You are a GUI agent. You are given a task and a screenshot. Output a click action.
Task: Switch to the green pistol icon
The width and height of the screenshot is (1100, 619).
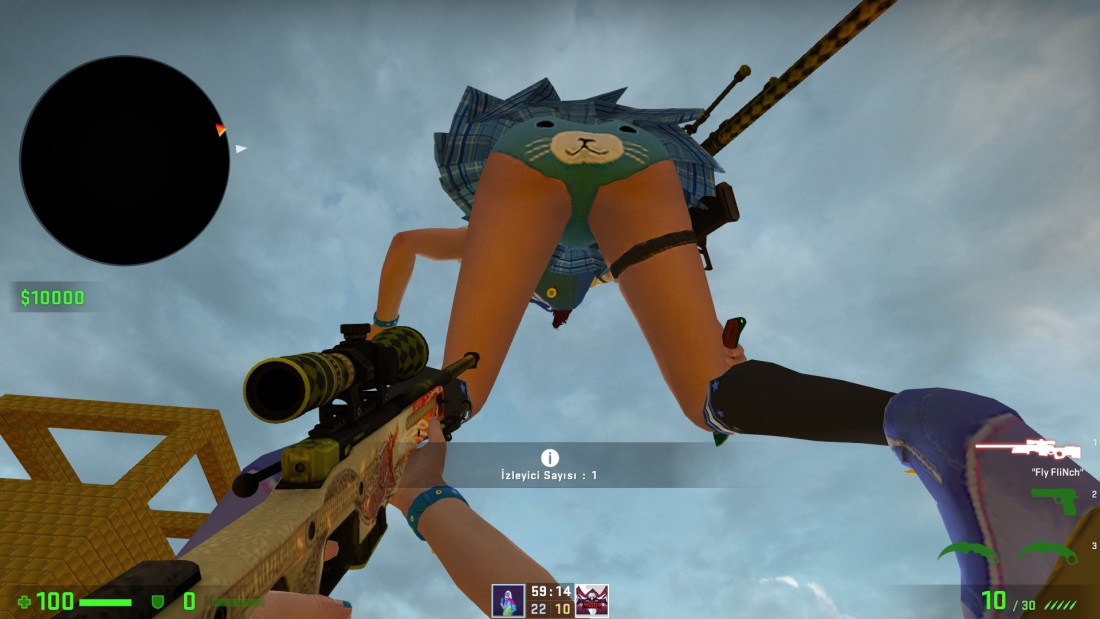1054,499
